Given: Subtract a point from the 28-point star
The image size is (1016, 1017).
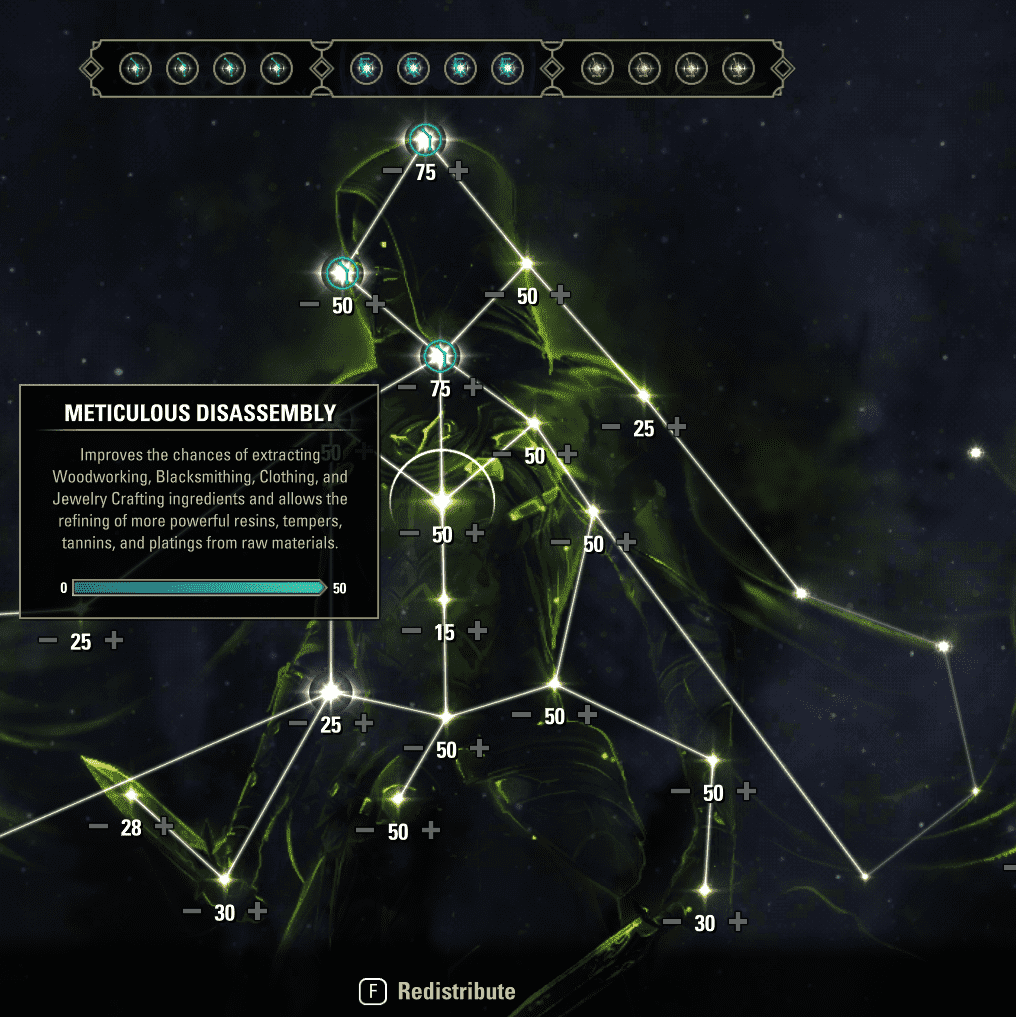Looking at the screenshot, I should 98,826.
